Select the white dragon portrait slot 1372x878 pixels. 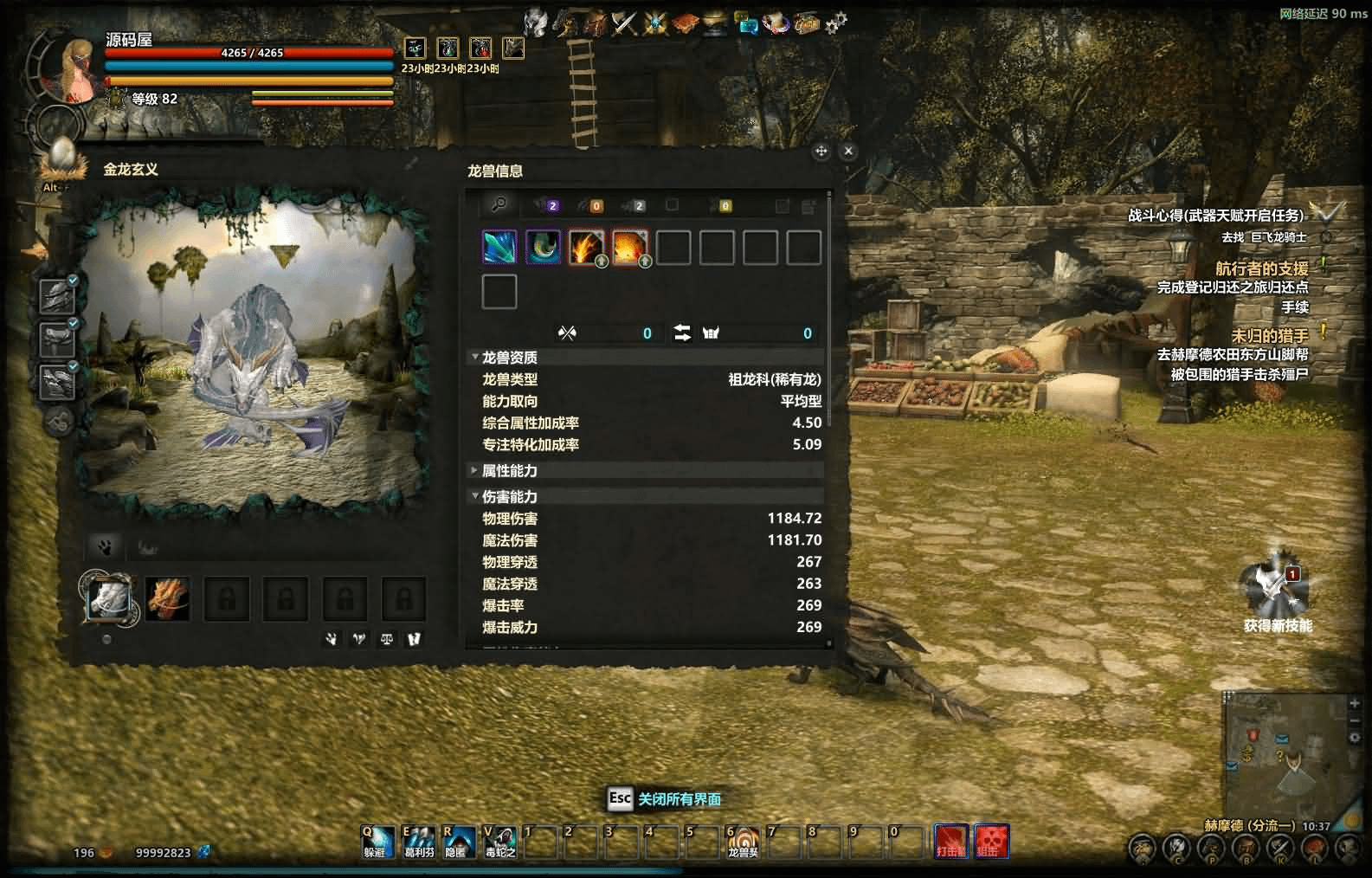coord(108,597)
